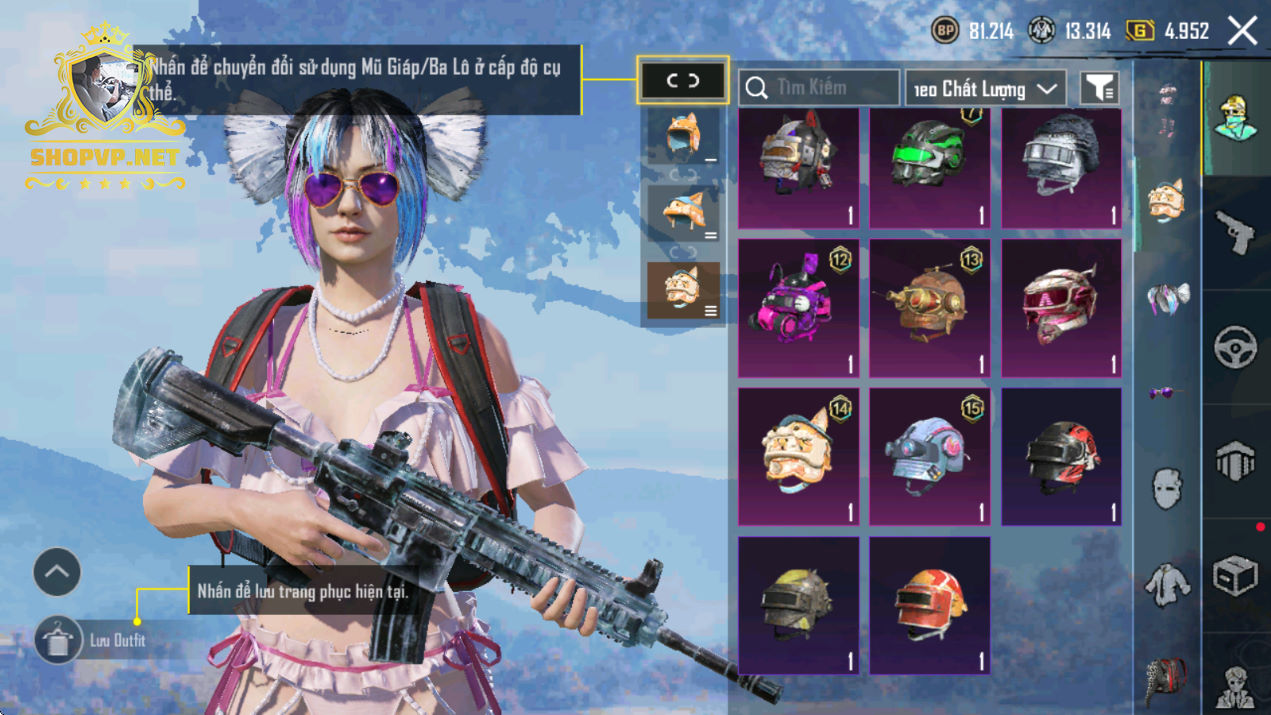Viewport: 1271px width, 715px height.
Task: Expand the up-arrow circle button
Action: point(57,573)
